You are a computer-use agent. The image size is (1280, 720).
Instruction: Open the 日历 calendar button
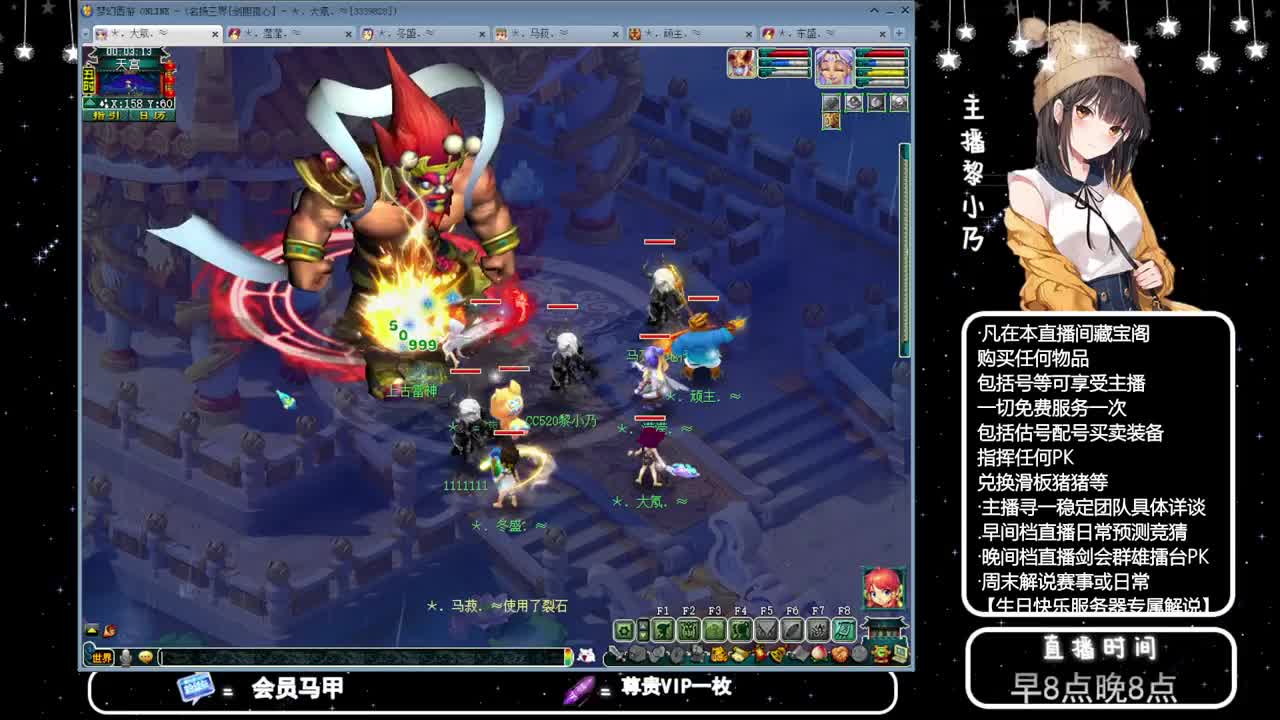click(x=151, y=115)
